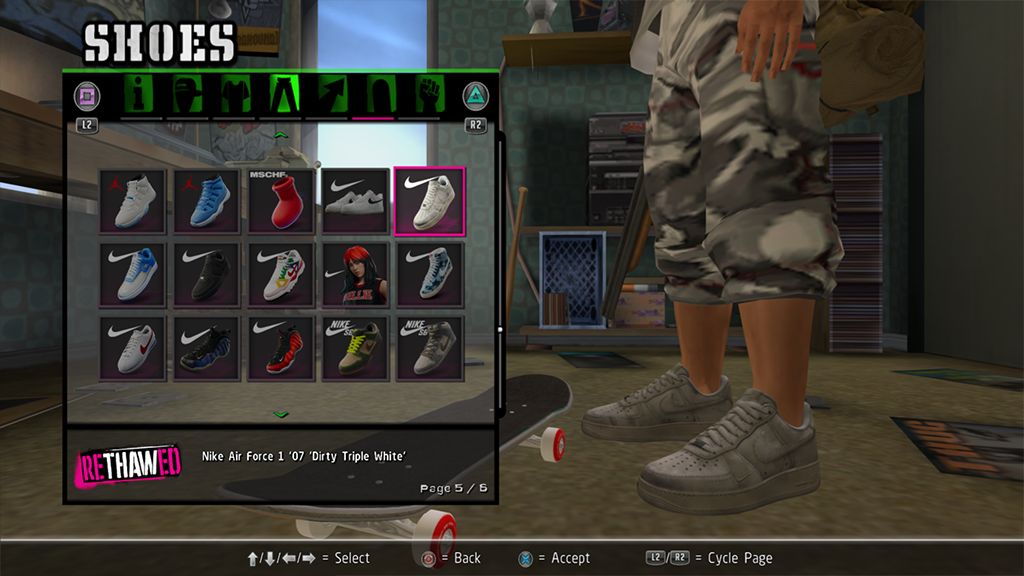
Task: Choose the all-black Nike sneaker
Action: (x=207, y=275)
